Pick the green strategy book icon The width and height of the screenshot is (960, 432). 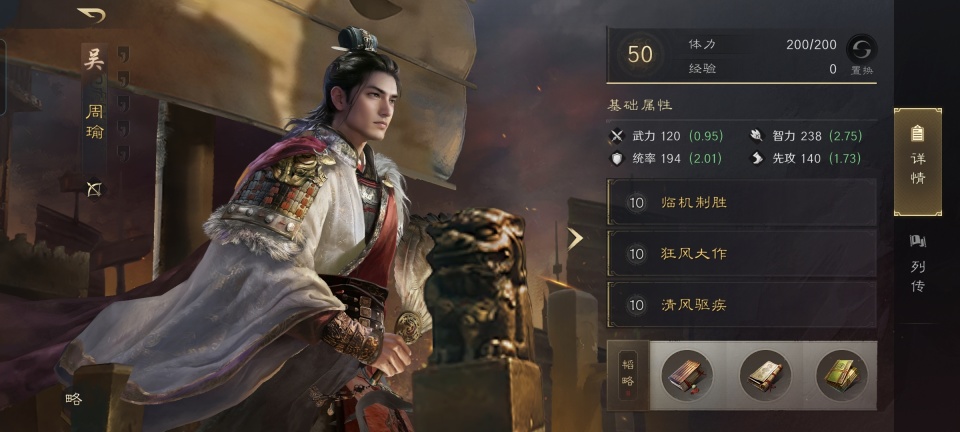coord(842,375)
